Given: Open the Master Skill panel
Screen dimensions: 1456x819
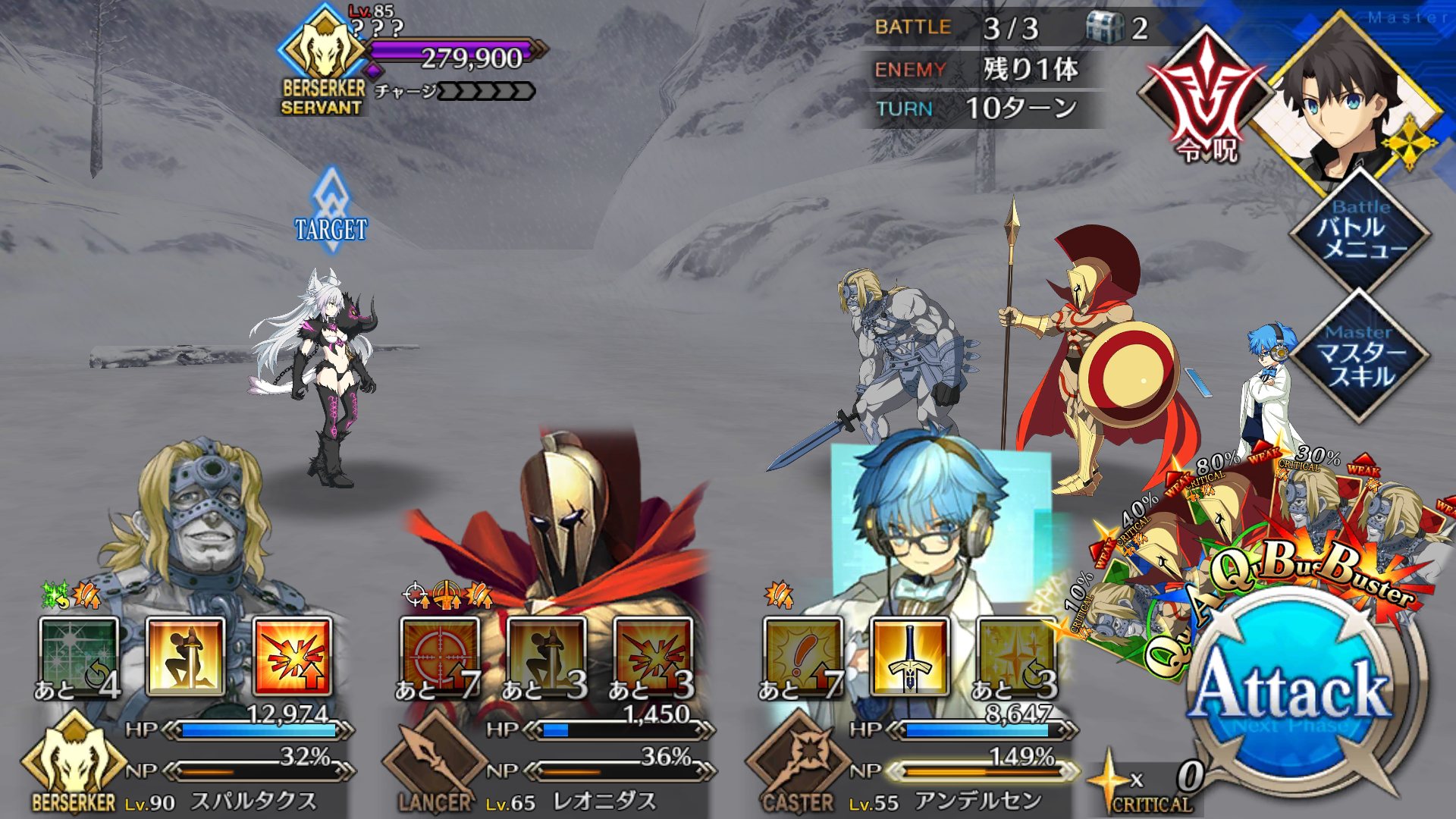Looking at the screenshot, I should click(x=1361, y=355).
